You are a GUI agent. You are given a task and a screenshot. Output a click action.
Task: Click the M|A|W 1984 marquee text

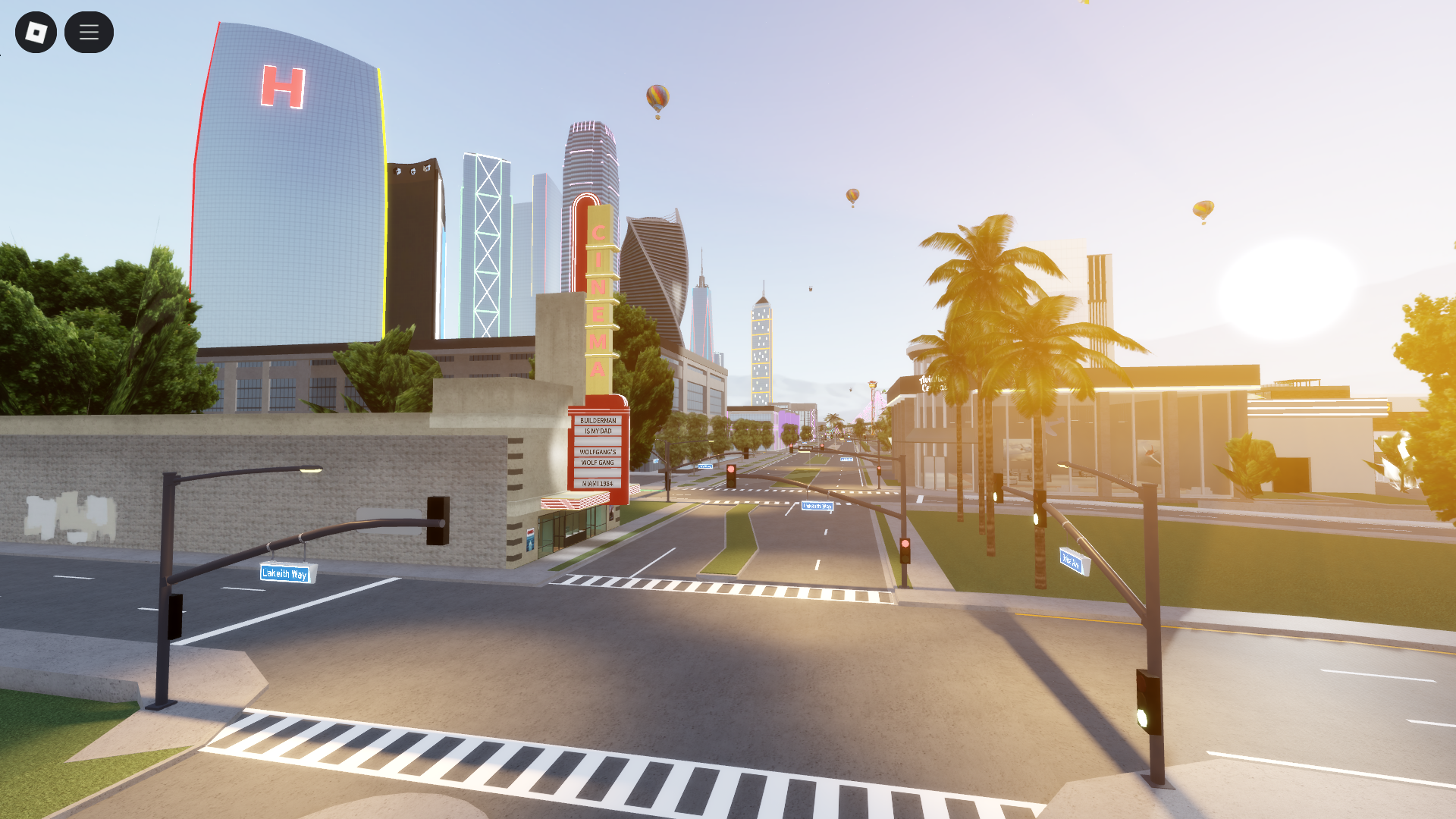[598, 482]
